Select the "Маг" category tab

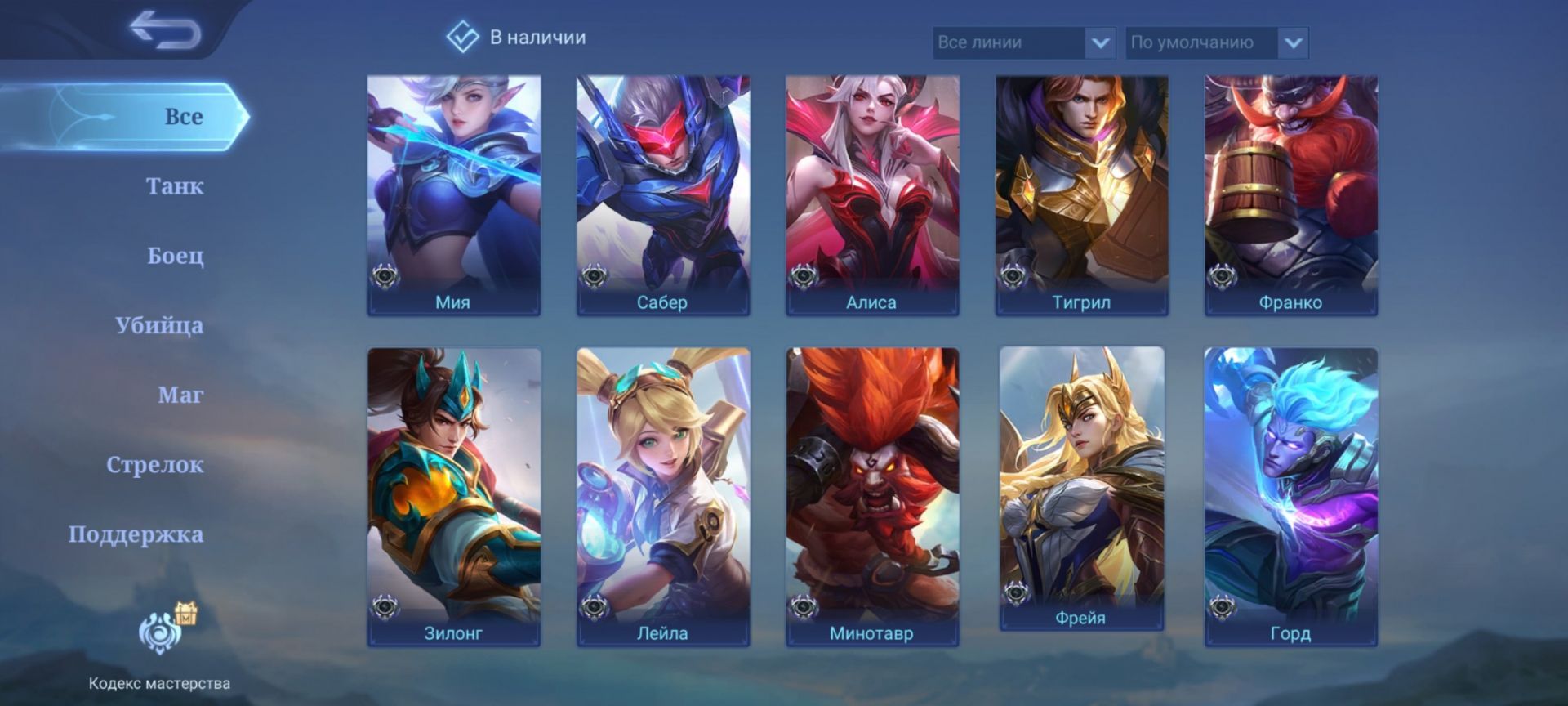(180, 395)
